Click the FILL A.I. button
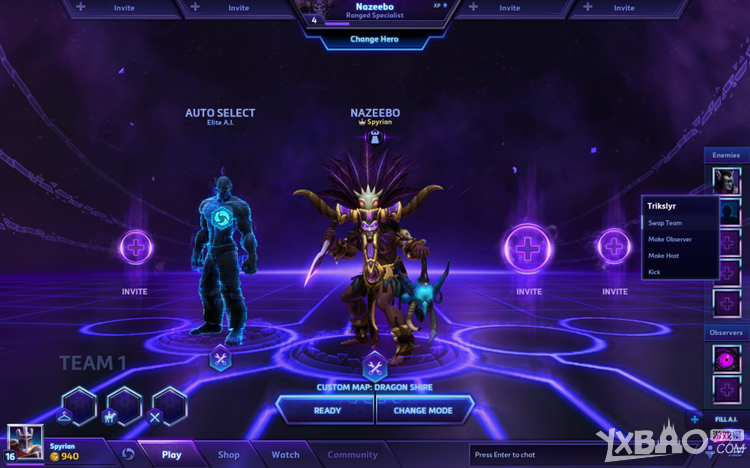750x468 pixels. point(726,419)
